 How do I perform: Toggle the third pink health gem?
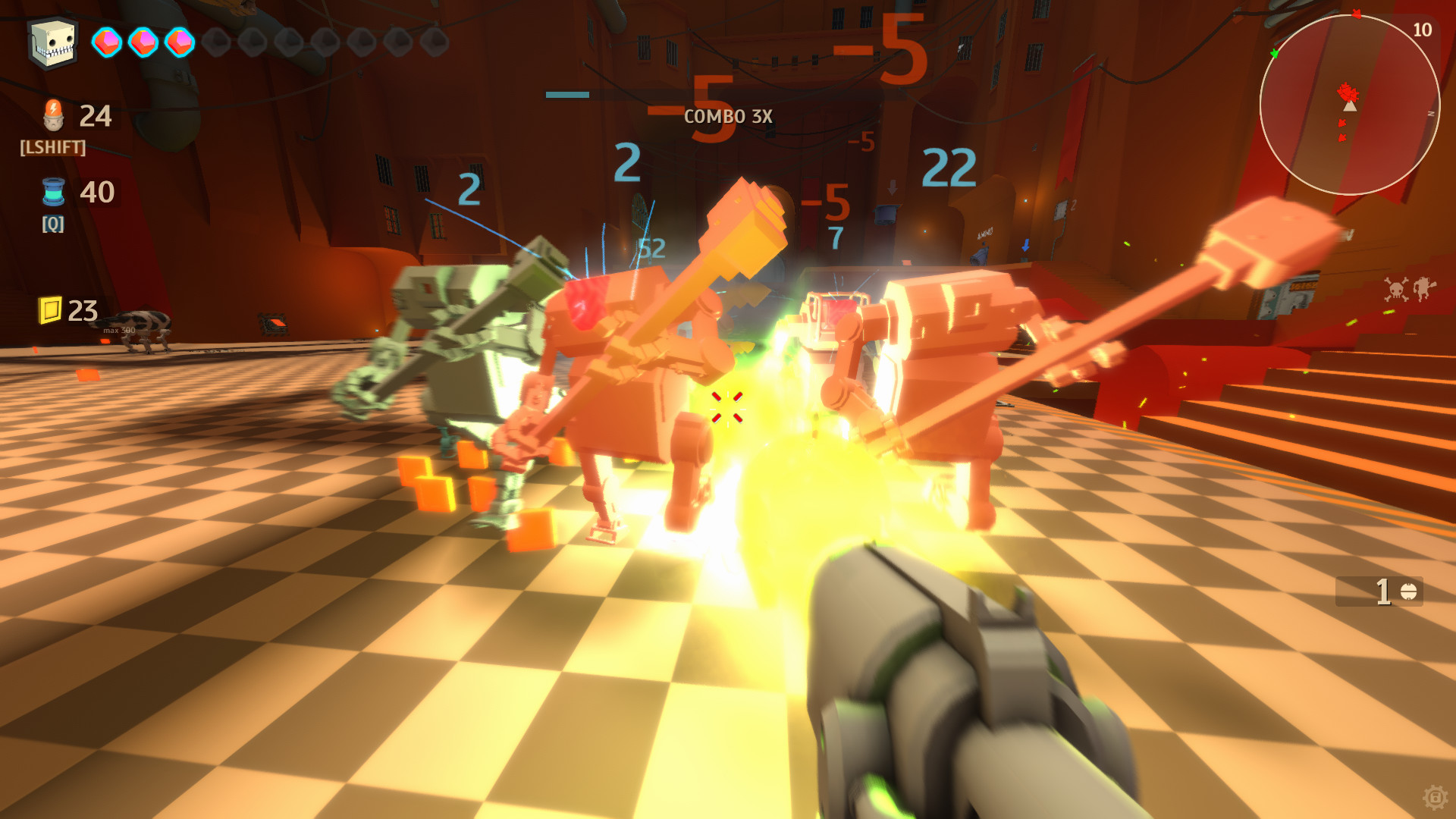pos(180,43)
